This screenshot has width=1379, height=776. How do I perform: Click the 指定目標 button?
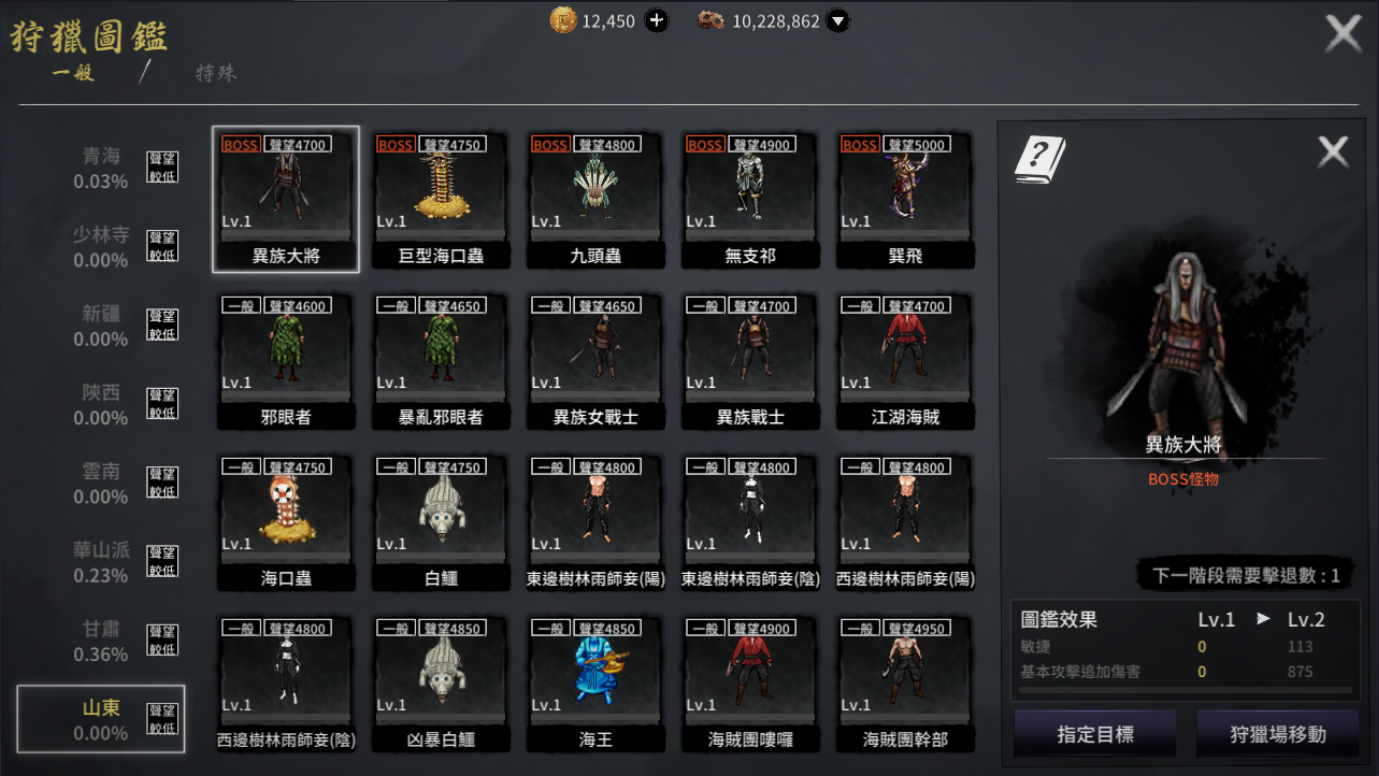point(1095,734)
